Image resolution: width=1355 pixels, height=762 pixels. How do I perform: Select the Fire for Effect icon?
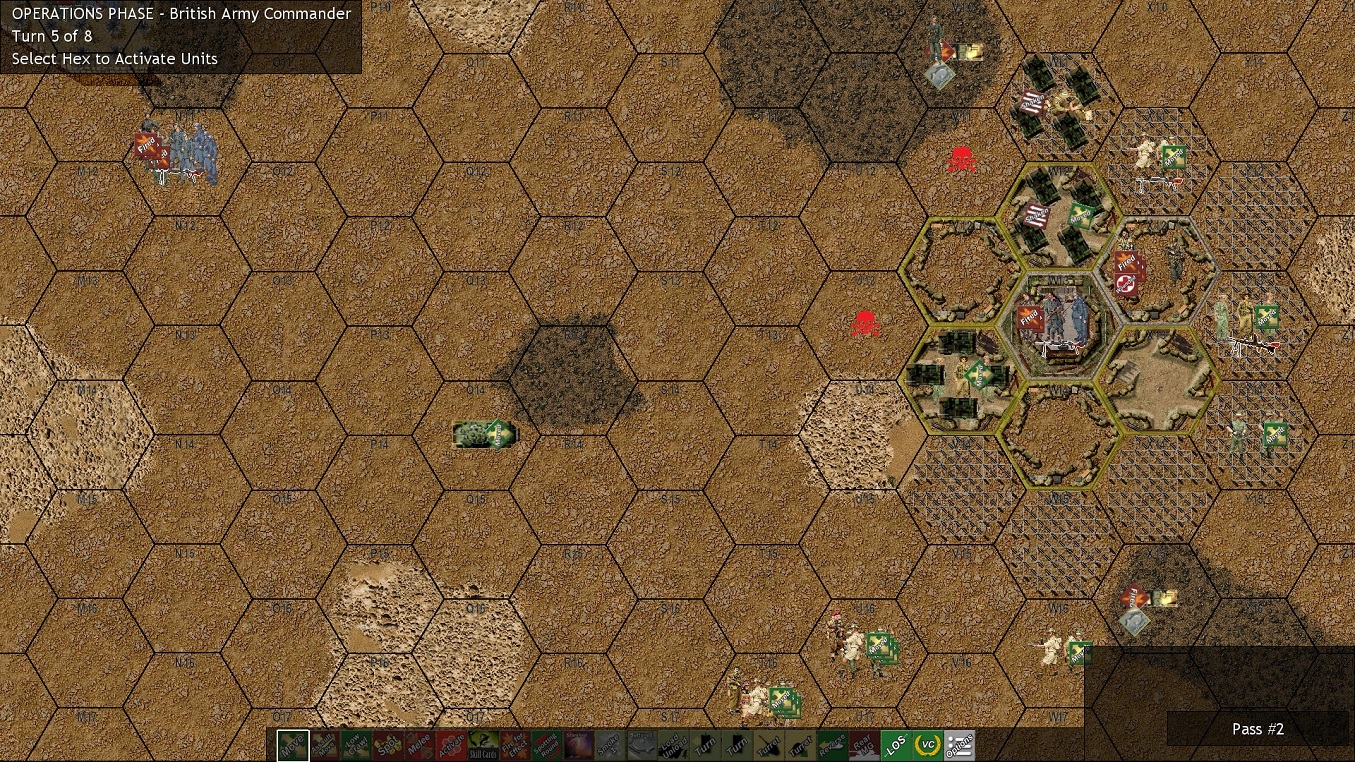(x=516, y=746)
